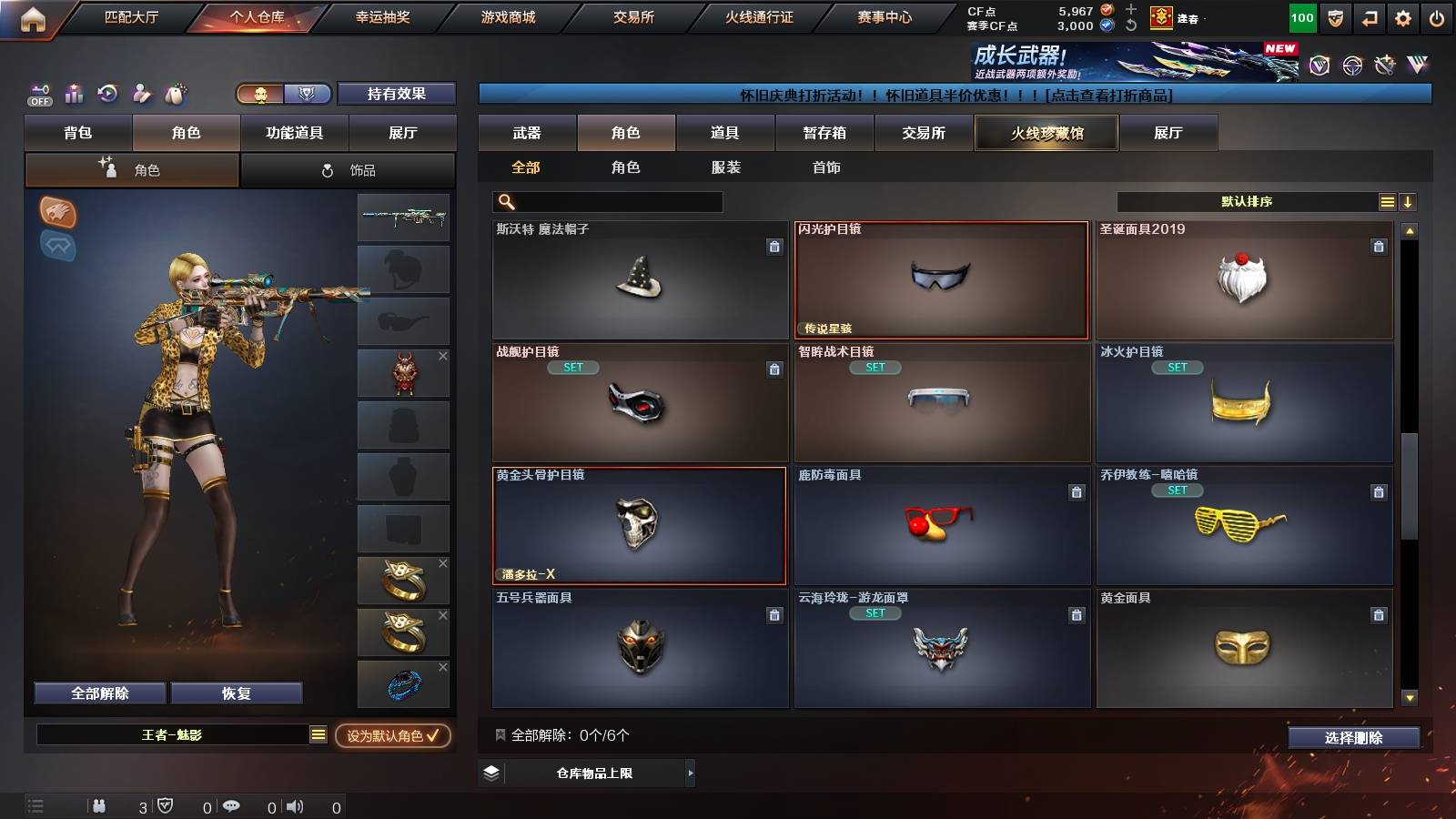Open the settings gear at top right
Screen dimensions: 1456x819
pyautogui.click(x=1403, y=16)
